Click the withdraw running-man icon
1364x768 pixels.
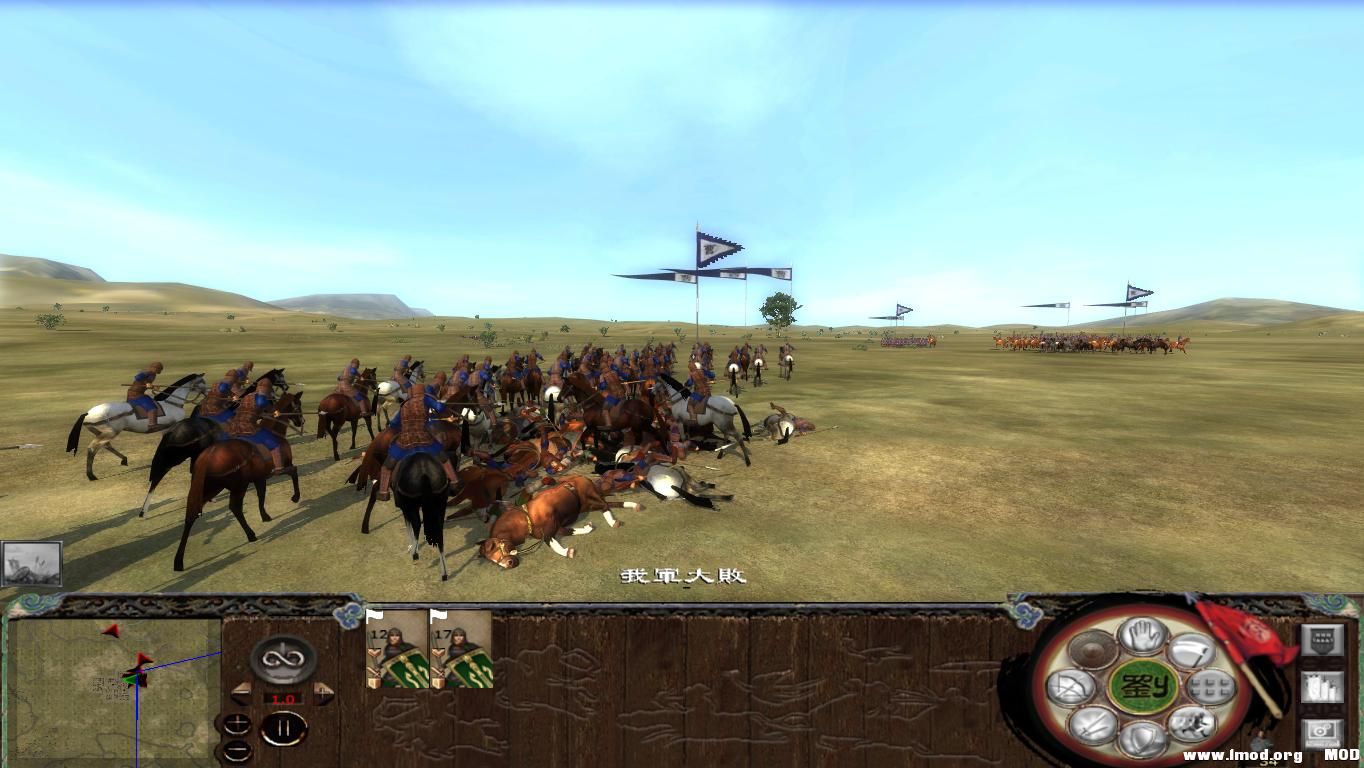coord(1190,722)
